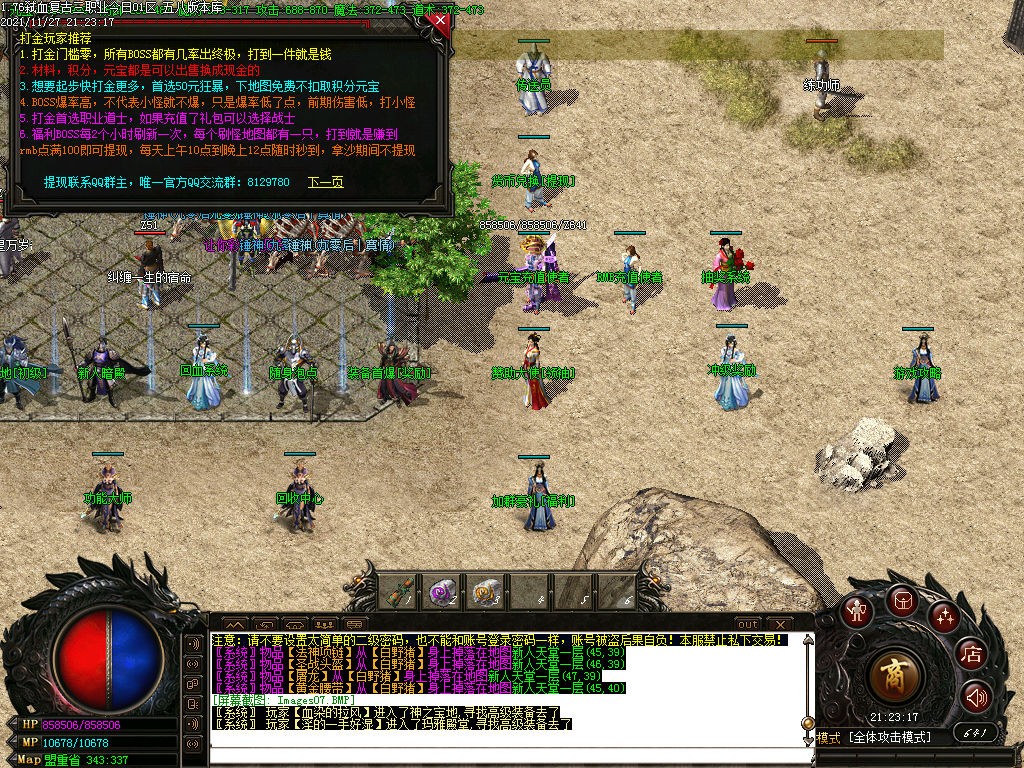Open the skills icon with sparkles

944,616
